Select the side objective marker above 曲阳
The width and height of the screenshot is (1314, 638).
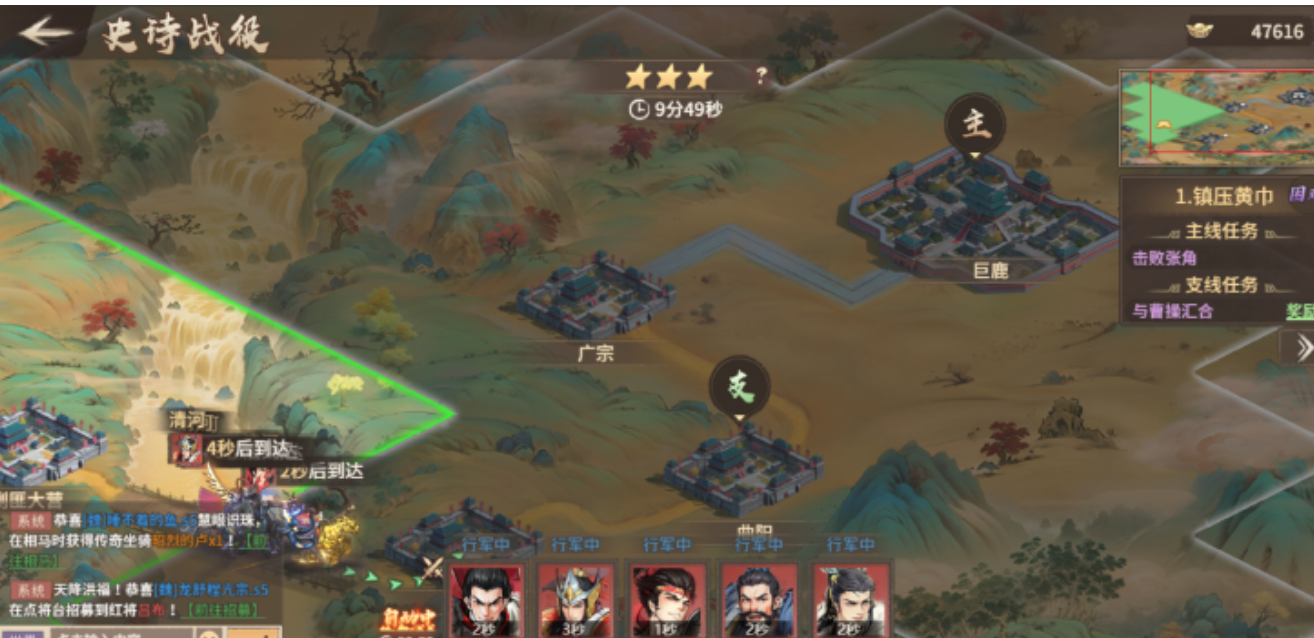(x=740, y=388)
